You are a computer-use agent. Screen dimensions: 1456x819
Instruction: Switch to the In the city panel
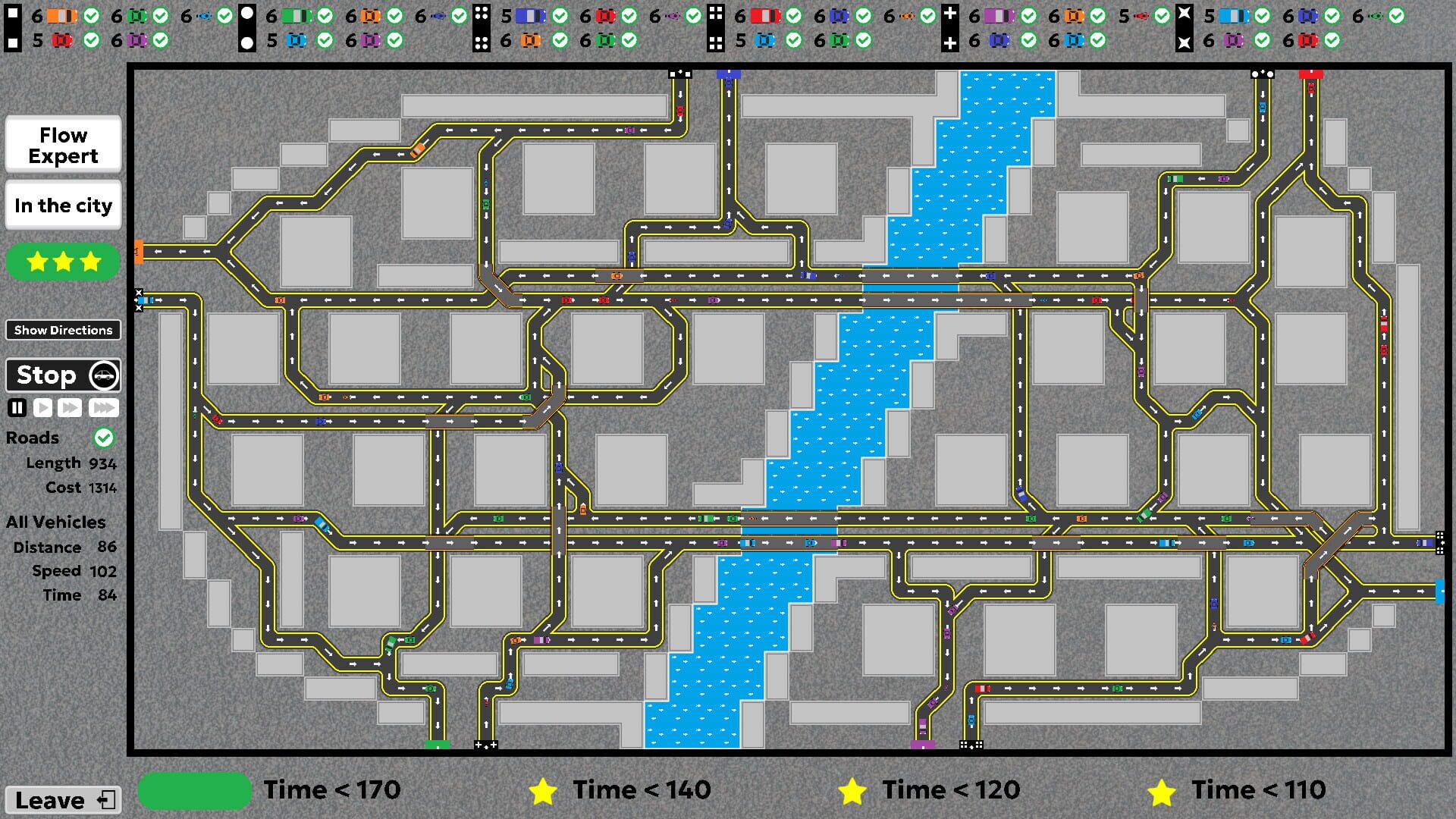click(x=63, y=205)
